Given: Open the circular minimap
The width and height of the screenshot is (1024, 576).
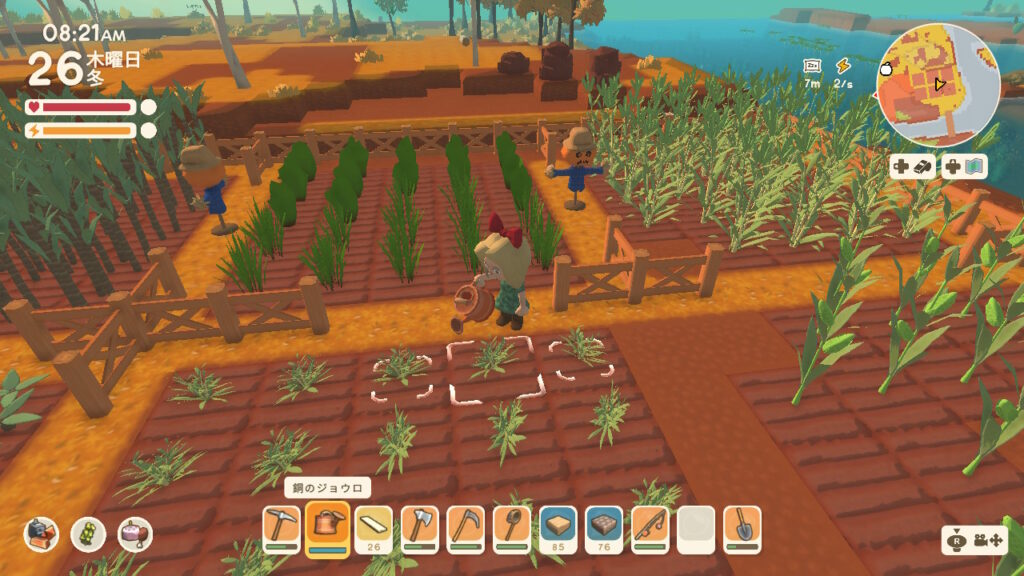Looking at the screenshot, I should tap(940, 86).
